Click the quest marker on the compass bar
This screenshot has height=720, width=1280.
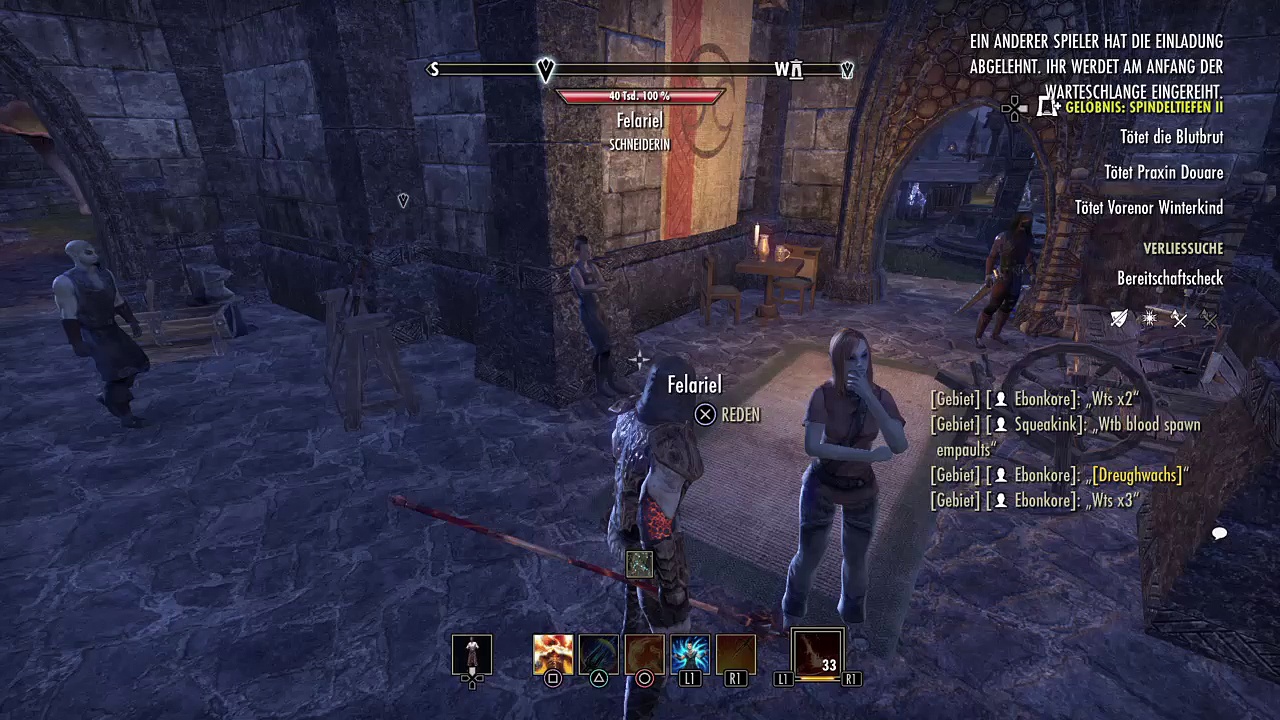pos(545,69)
